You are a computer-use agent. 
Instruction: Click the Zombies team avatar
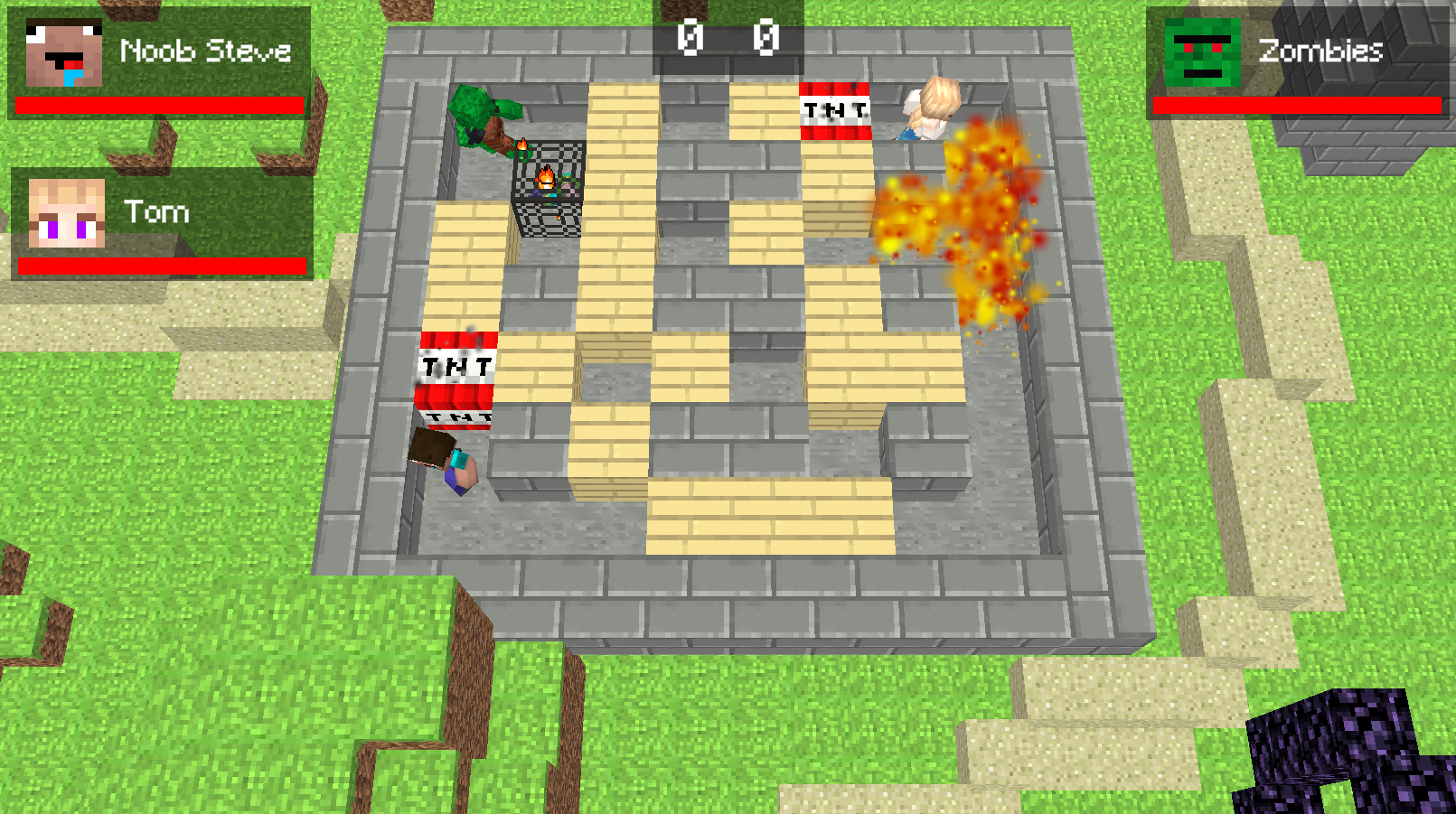tap(1205, 51)
